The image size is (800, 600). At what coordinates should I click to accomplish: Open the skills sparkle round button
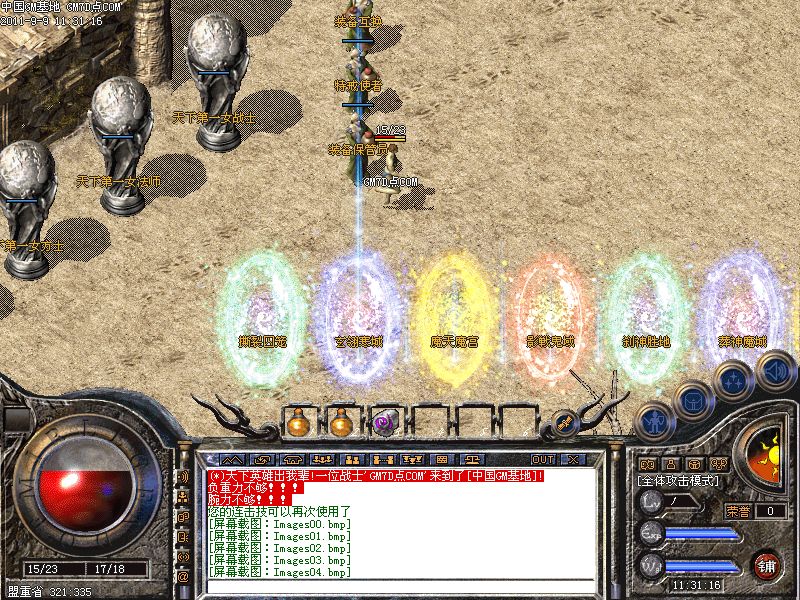click(x=732, y=380)
